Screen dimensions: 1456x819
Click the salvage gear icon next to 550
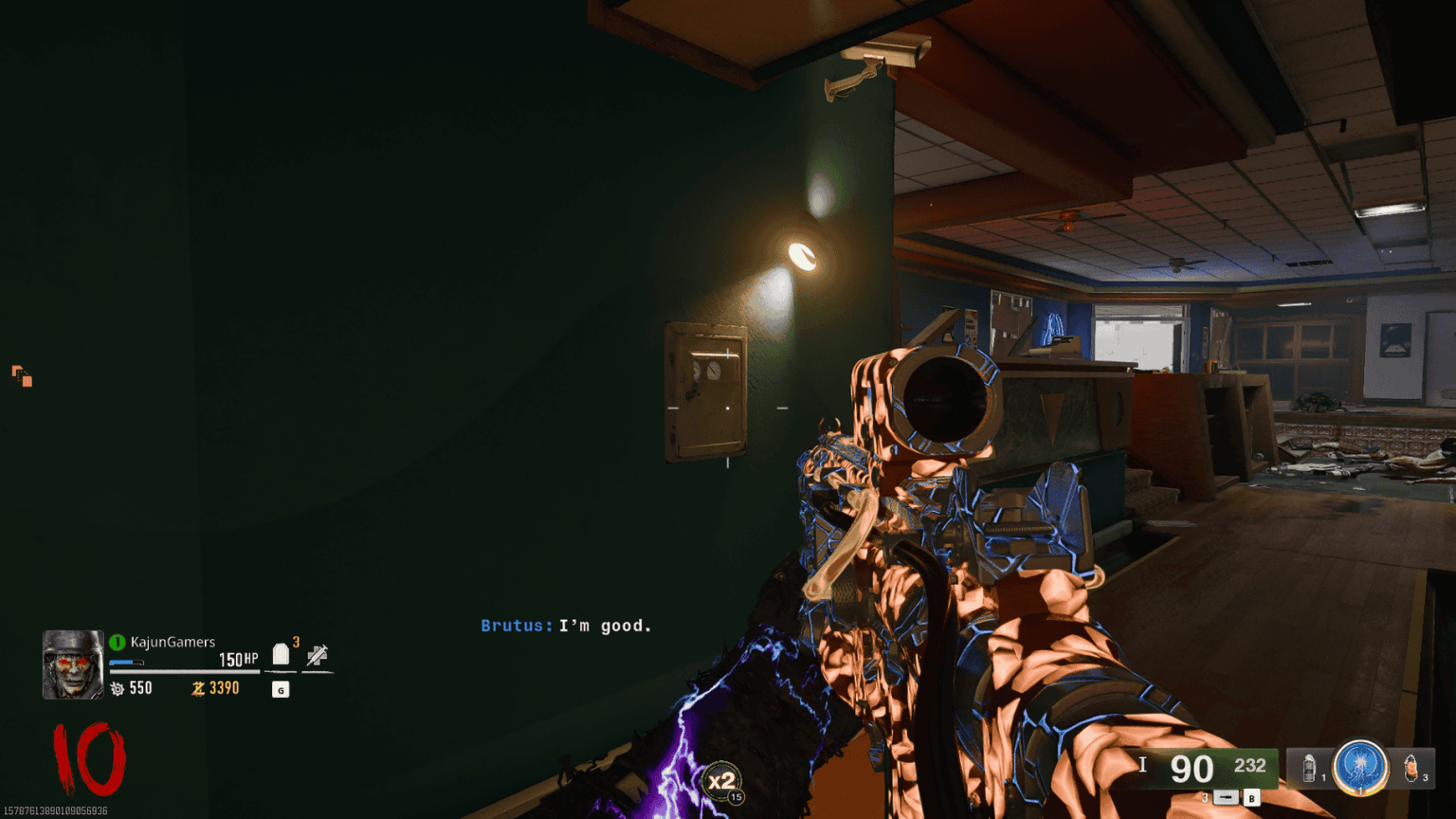click(x=118, y=688)
